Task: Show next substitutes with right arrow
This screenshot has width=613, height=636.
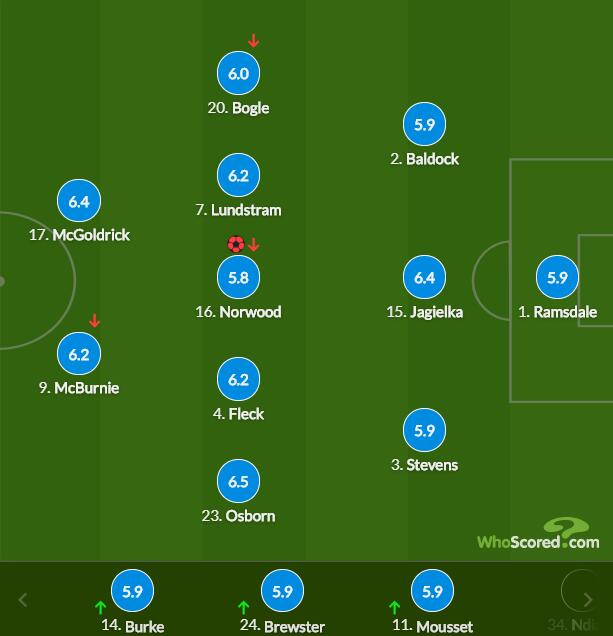Action: [588, 600]
